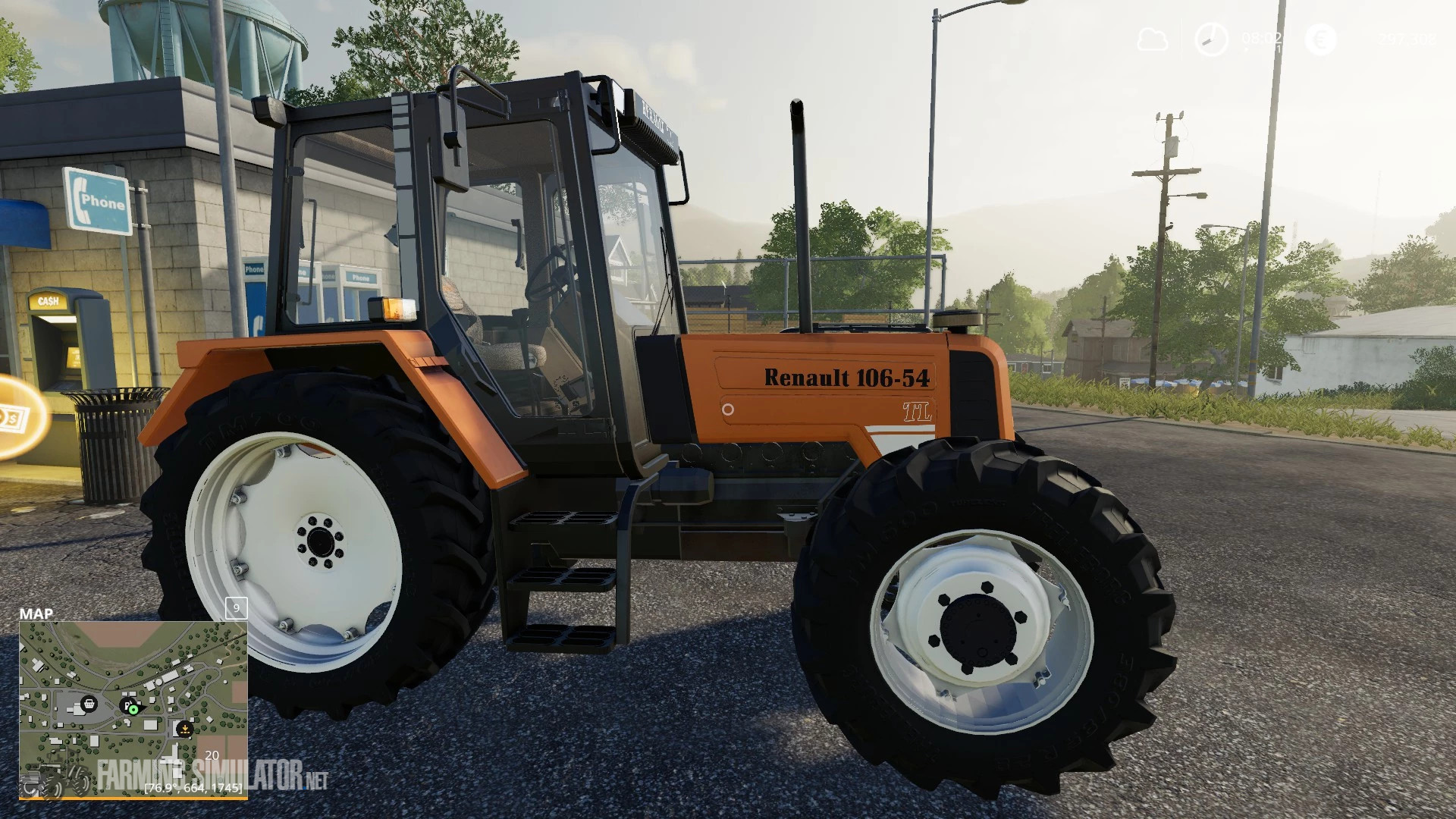The width and height of the screenshot is (1456, 819).
Task: Click the green player marker on the minimap
Action: tap(133, 709)
